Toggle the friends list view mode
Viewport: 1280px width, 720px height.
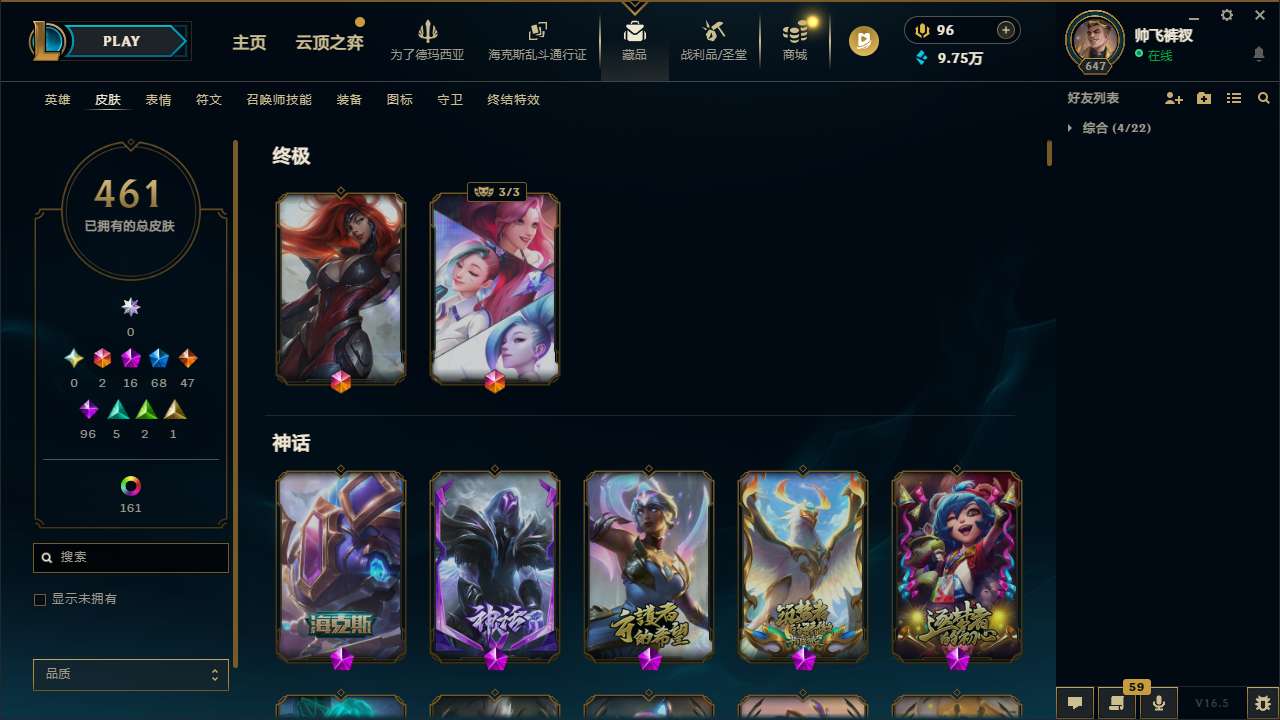[1234, 97]
